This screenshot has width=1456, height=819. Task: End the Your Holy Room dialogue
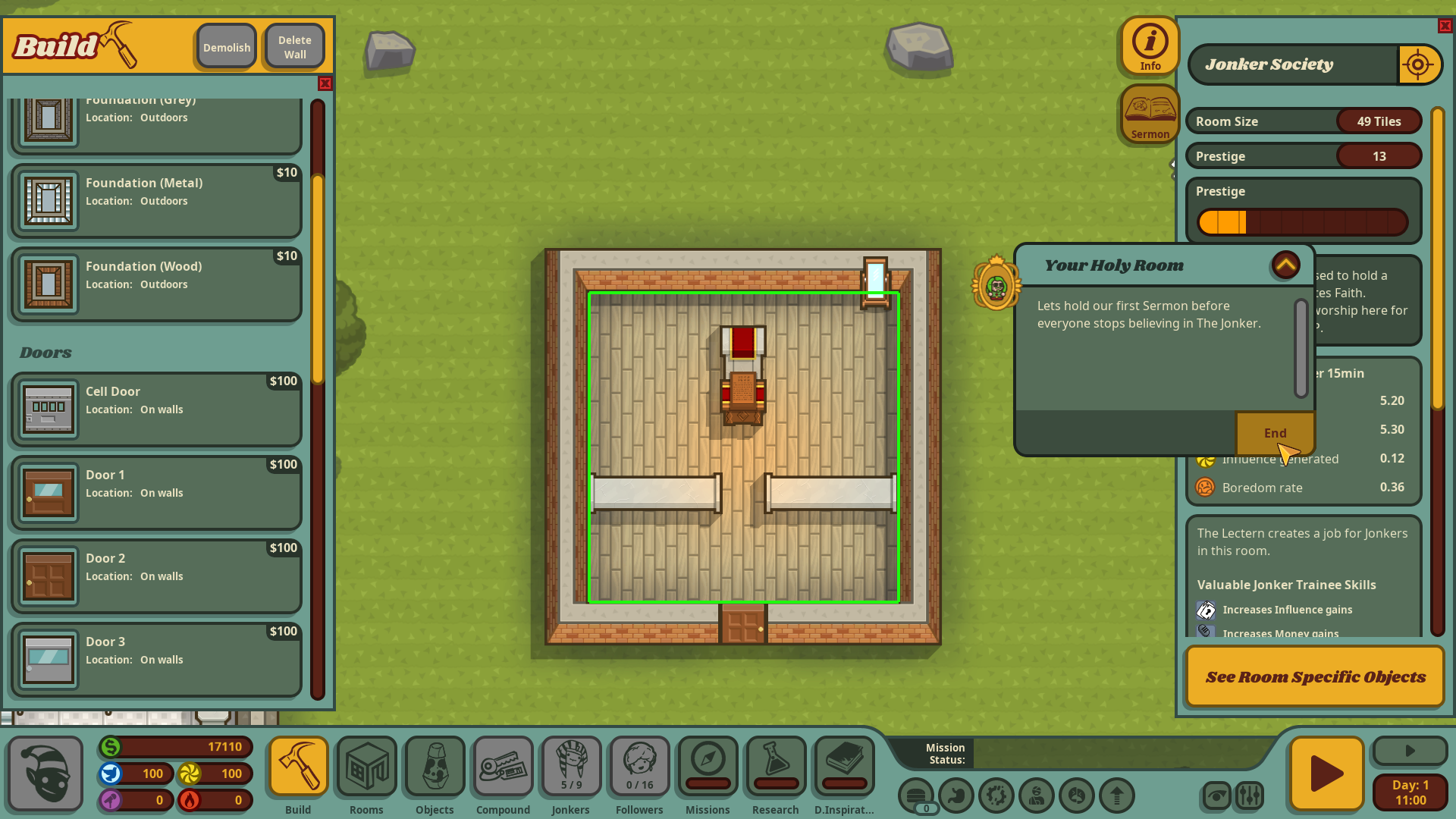tap(1275, 433)
